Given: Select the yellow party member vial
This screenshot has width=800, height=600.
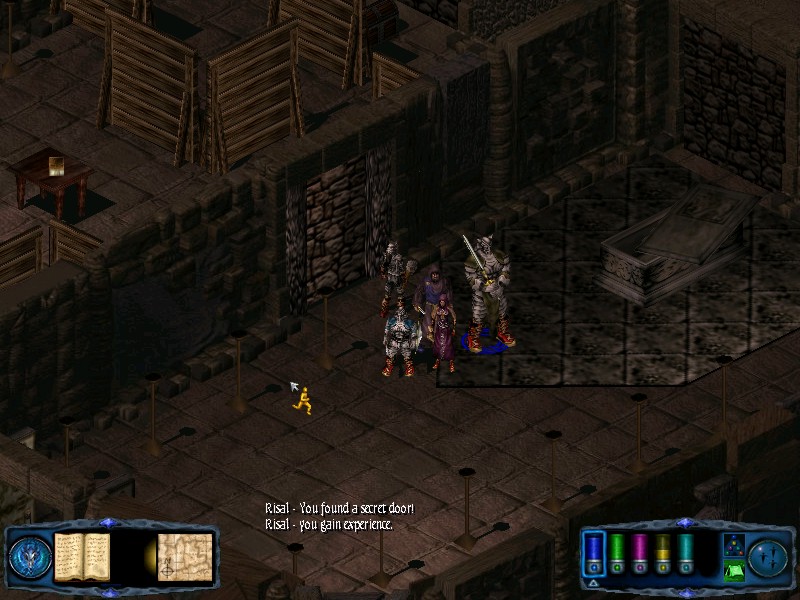Looking at the screenshot, I should tap(663, 553).
